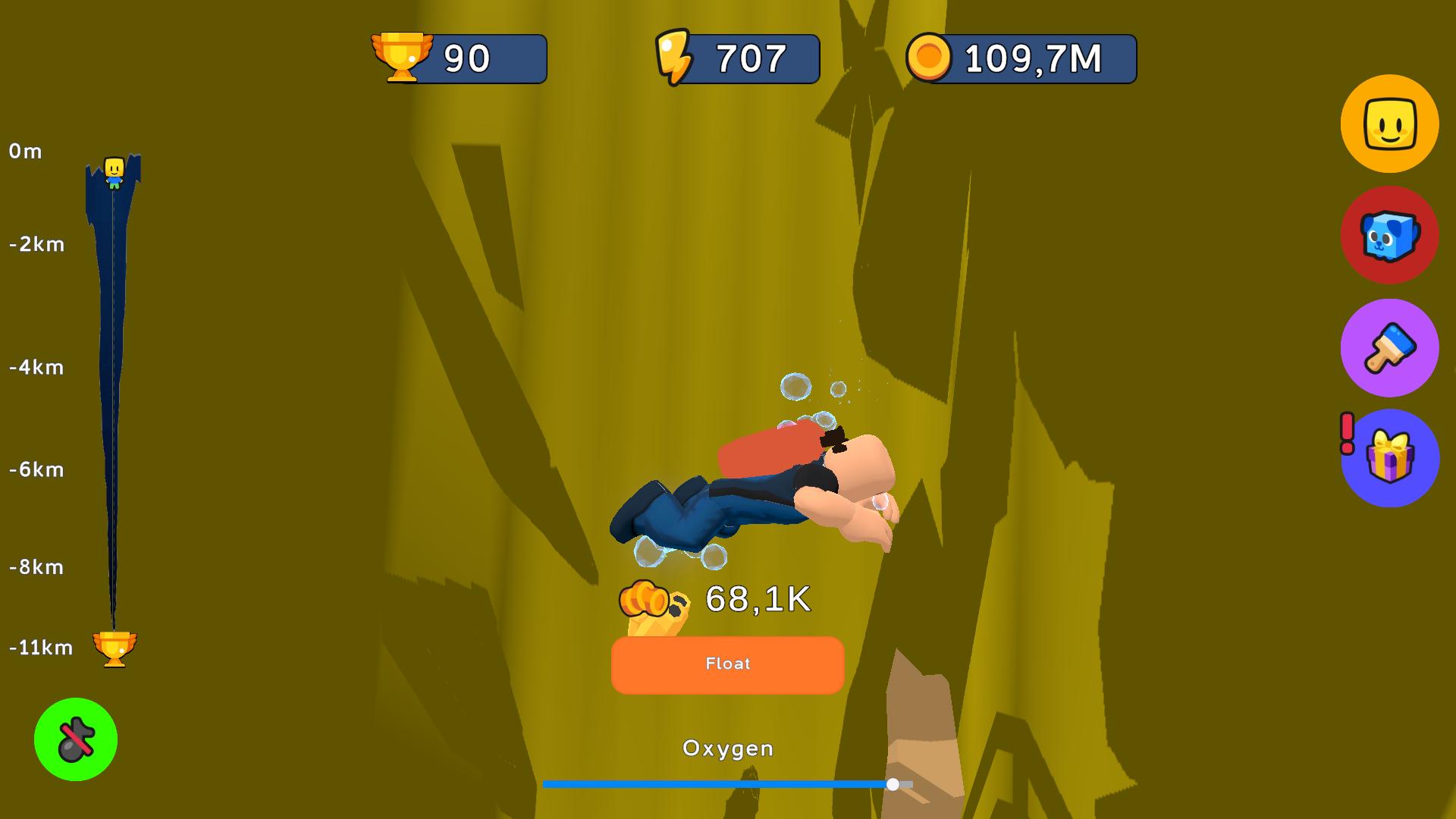This screenshot has width=1456, height=819.
Task: Open the avatar emotes smiley icon
Action: [x=1389, y=124]
